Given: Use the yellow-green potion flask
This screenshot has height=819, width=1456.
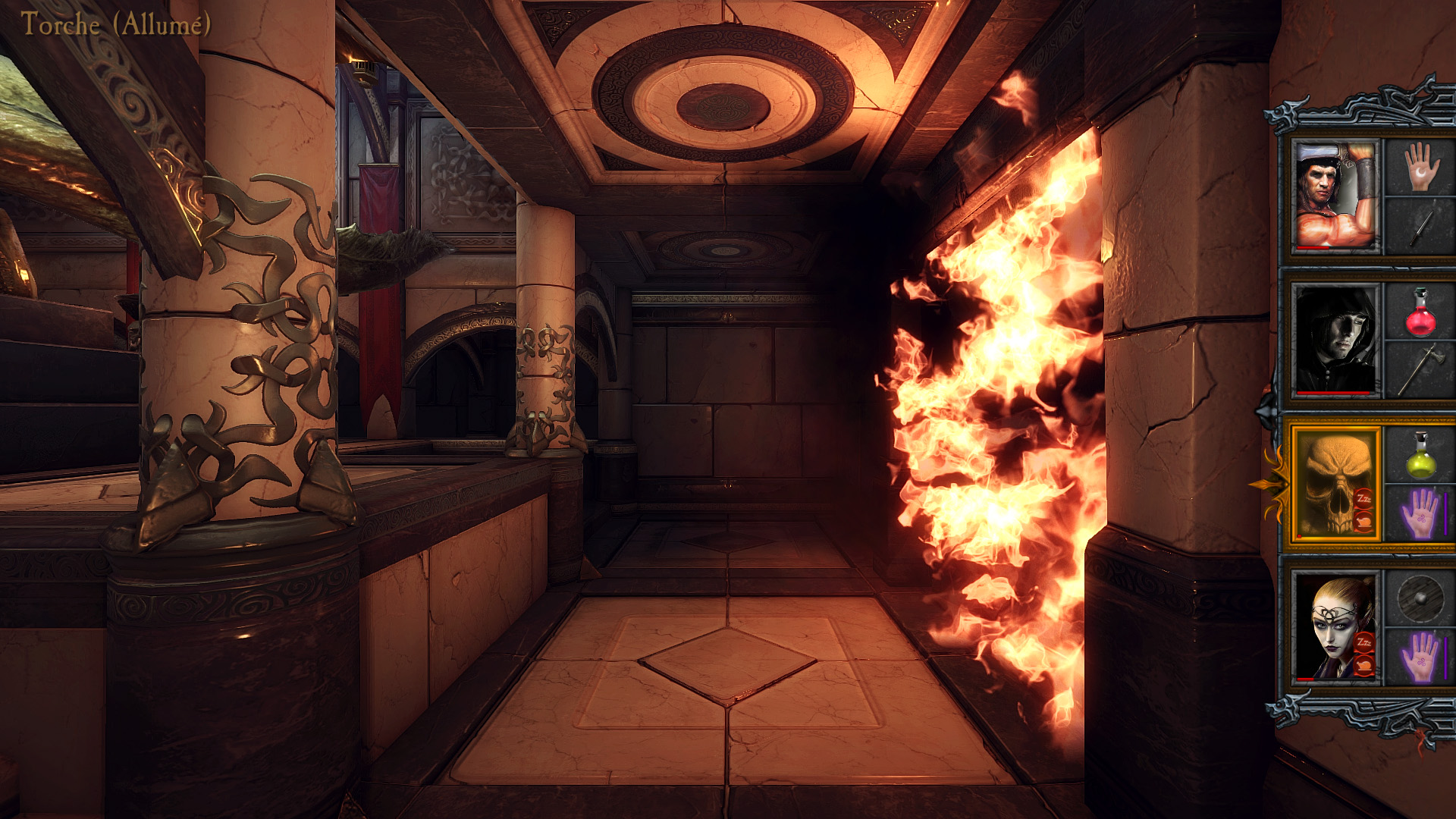Looking at the screenshot, I should (1421, 455).
